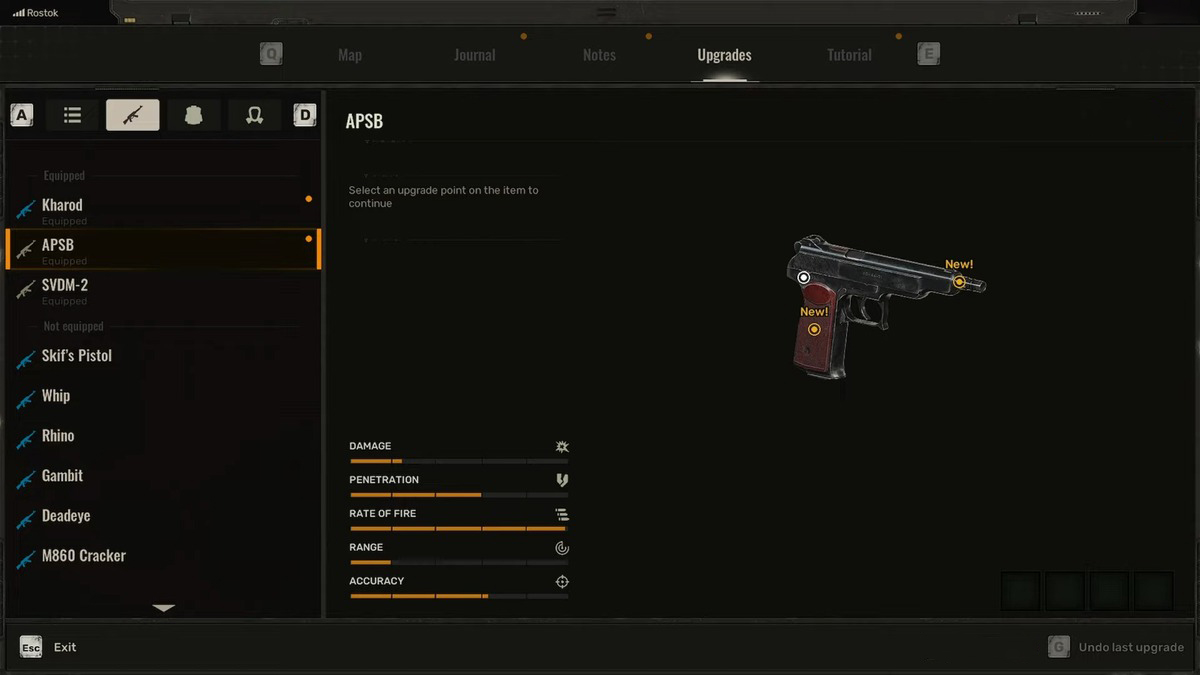The height and width of the screenshot is (675, 1200).
Task: Go to the Tutorial tab
Action: coord(849,55)
